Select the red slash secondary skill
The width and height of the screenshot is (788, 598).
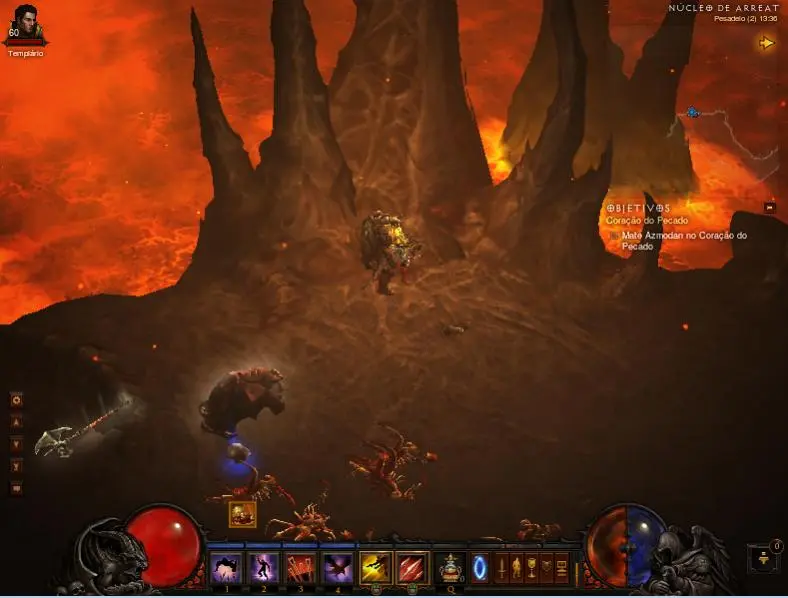pos(412,568)
